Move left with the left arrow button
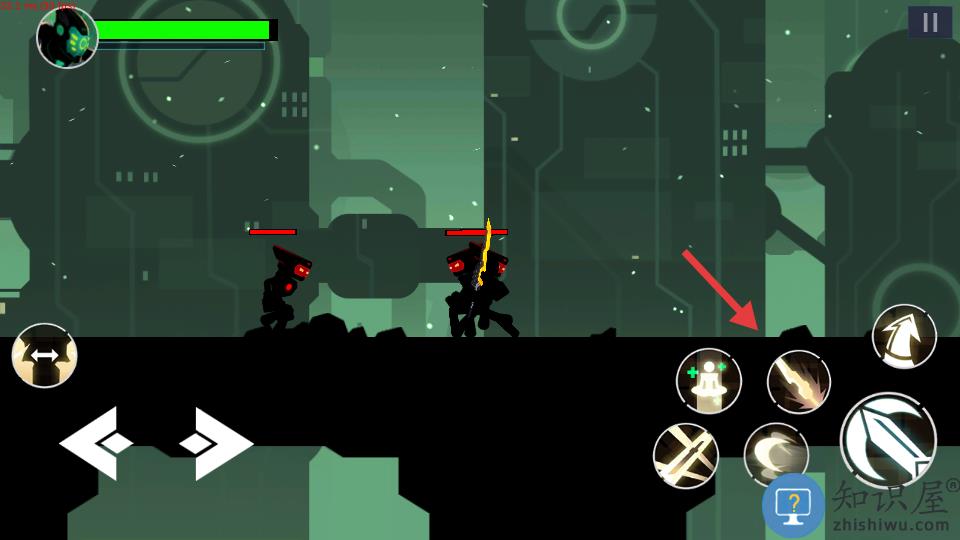Image resolution: width=960 pixels, height=540 pixels. pos(96,442)
